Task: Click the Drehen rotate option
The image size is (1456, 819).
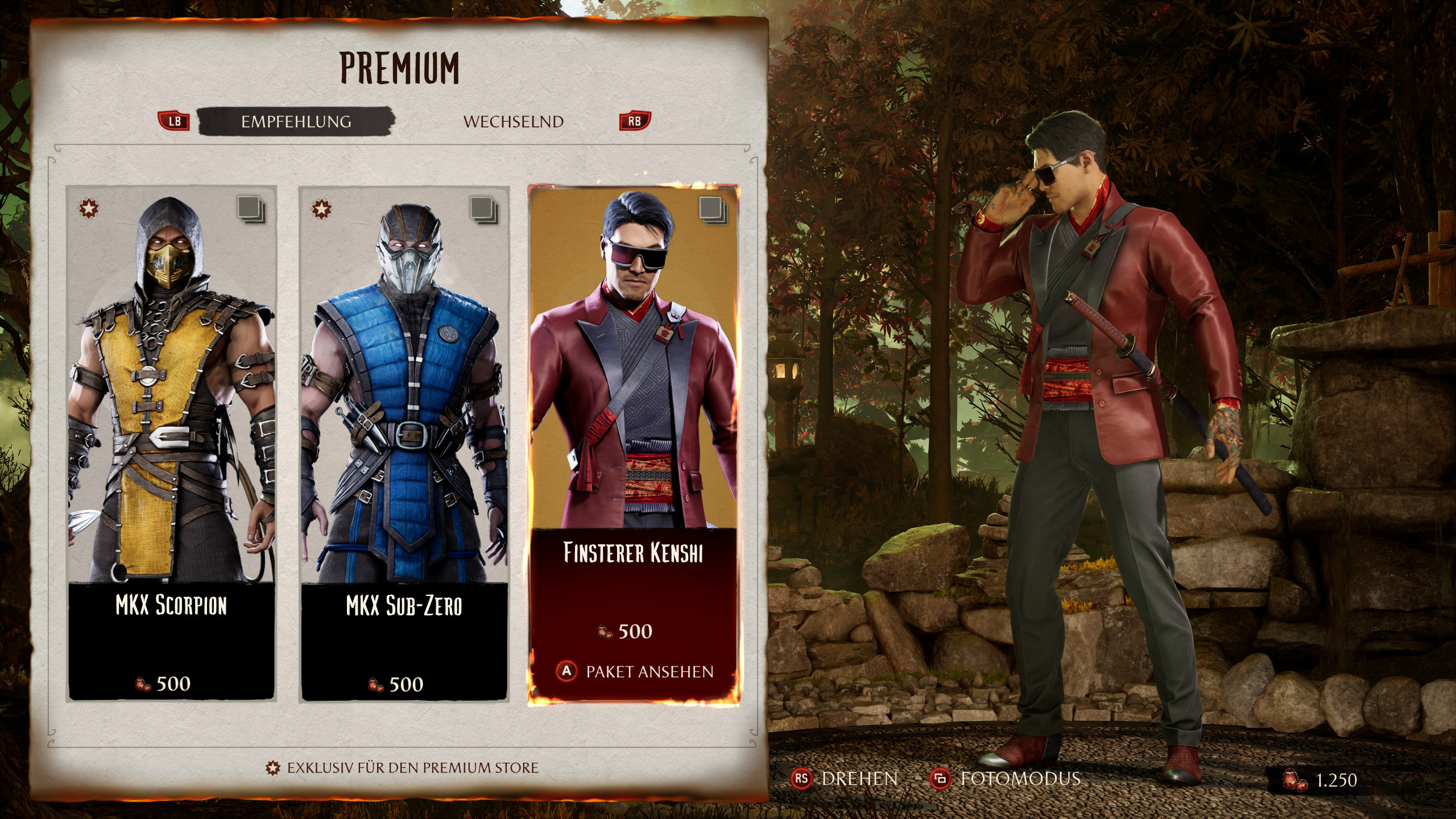Action: pos(845,779)
